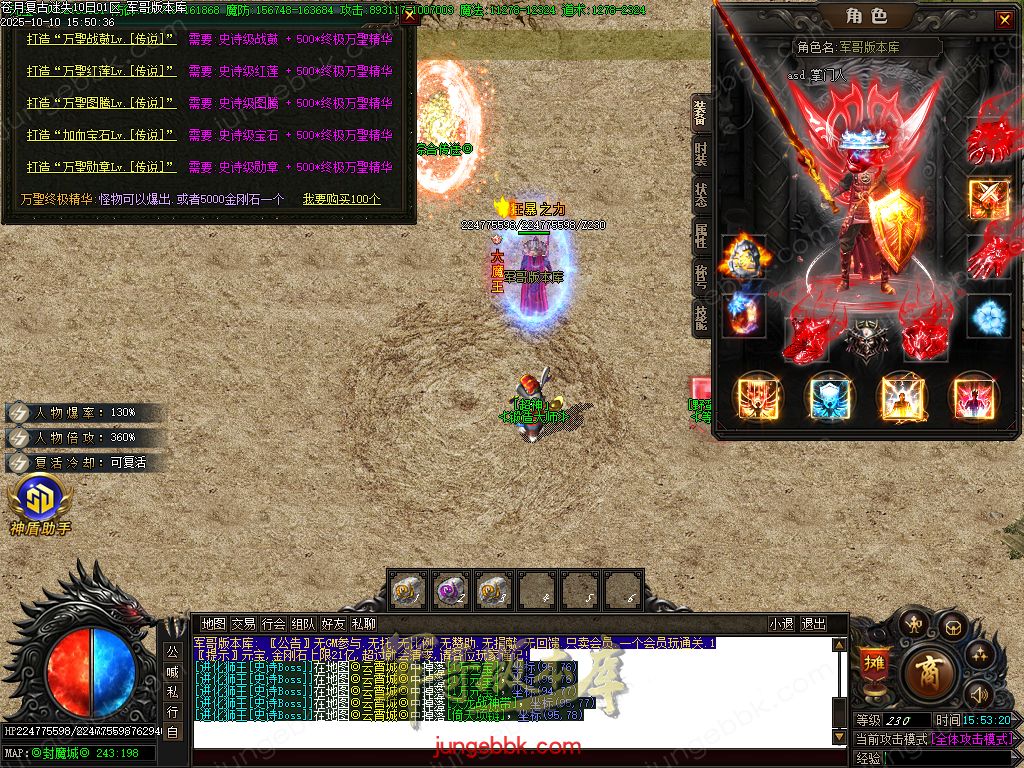Forge the 加血宝石 legendary gem
This screenshot has height=768, width=1024.
(x=102, y=135)
